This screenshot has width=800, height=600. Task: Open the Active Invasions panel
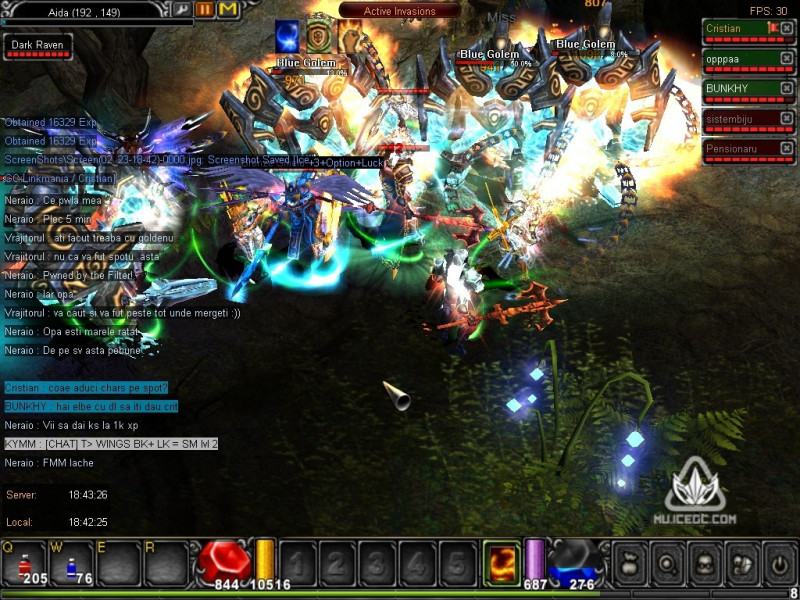400,11
